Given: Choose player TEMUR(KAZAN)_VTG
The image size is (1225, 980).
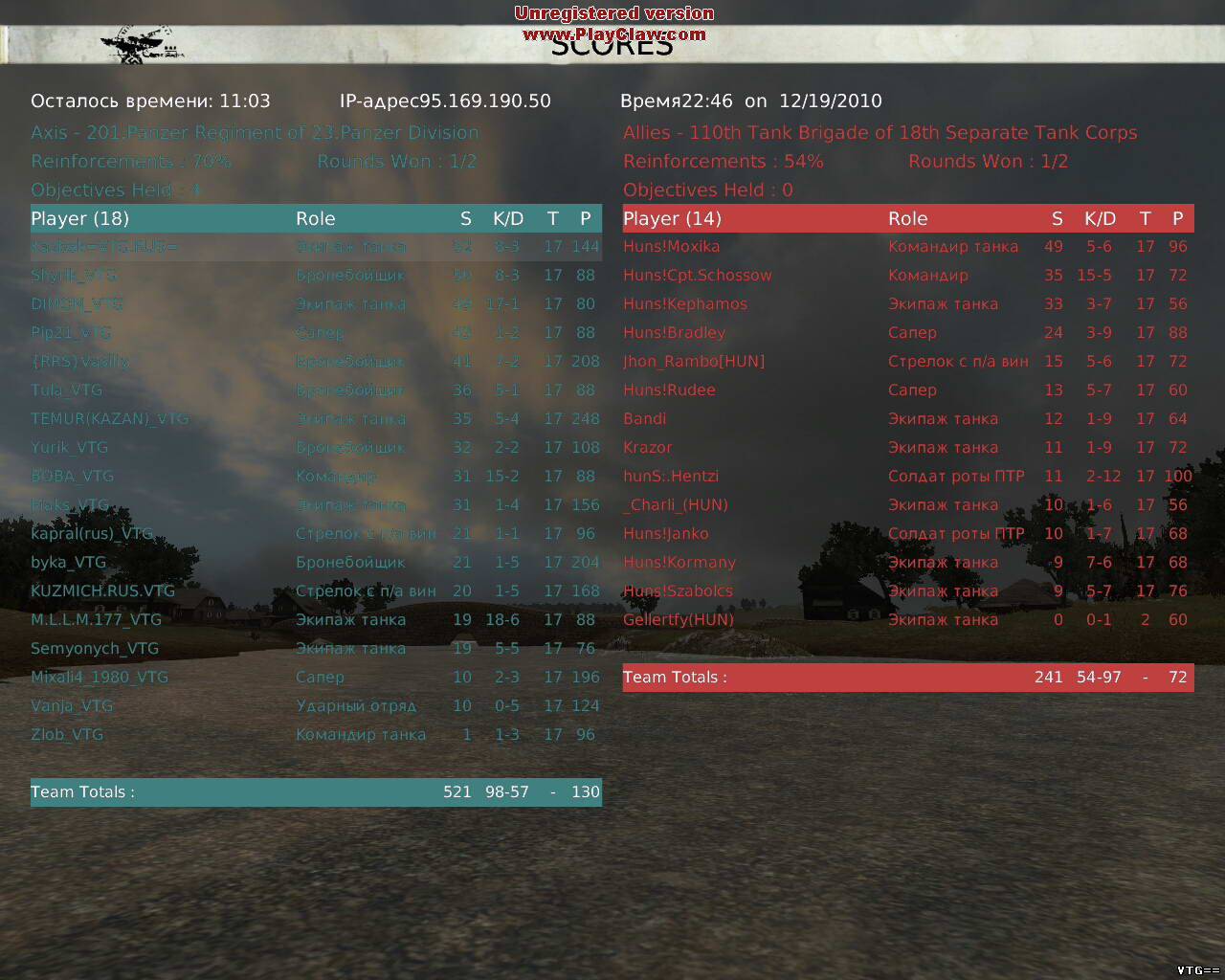Looking at the screenshot, I should 110,419.
